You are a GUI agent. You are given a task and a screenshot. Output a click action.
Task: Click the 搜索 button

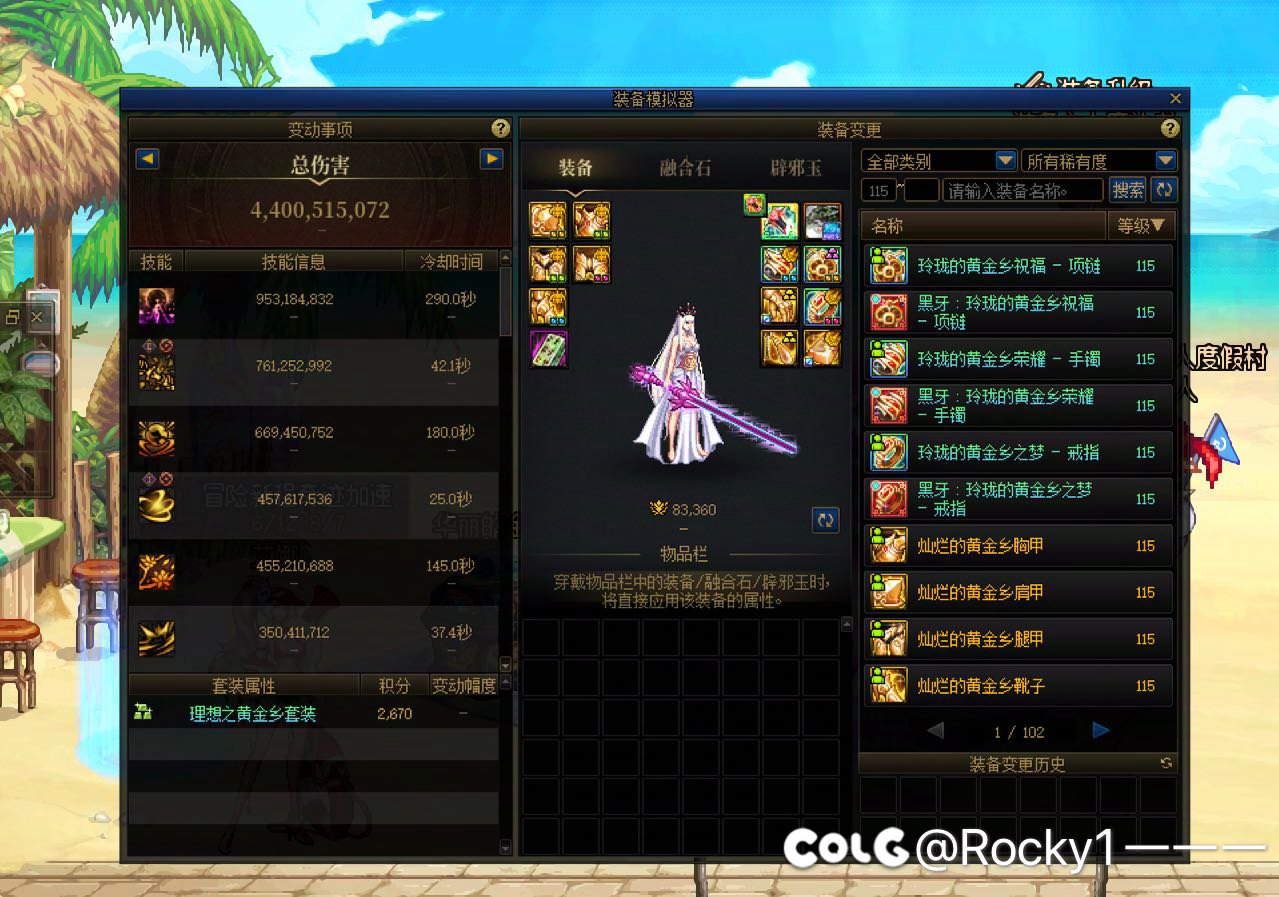(1128, 190)
